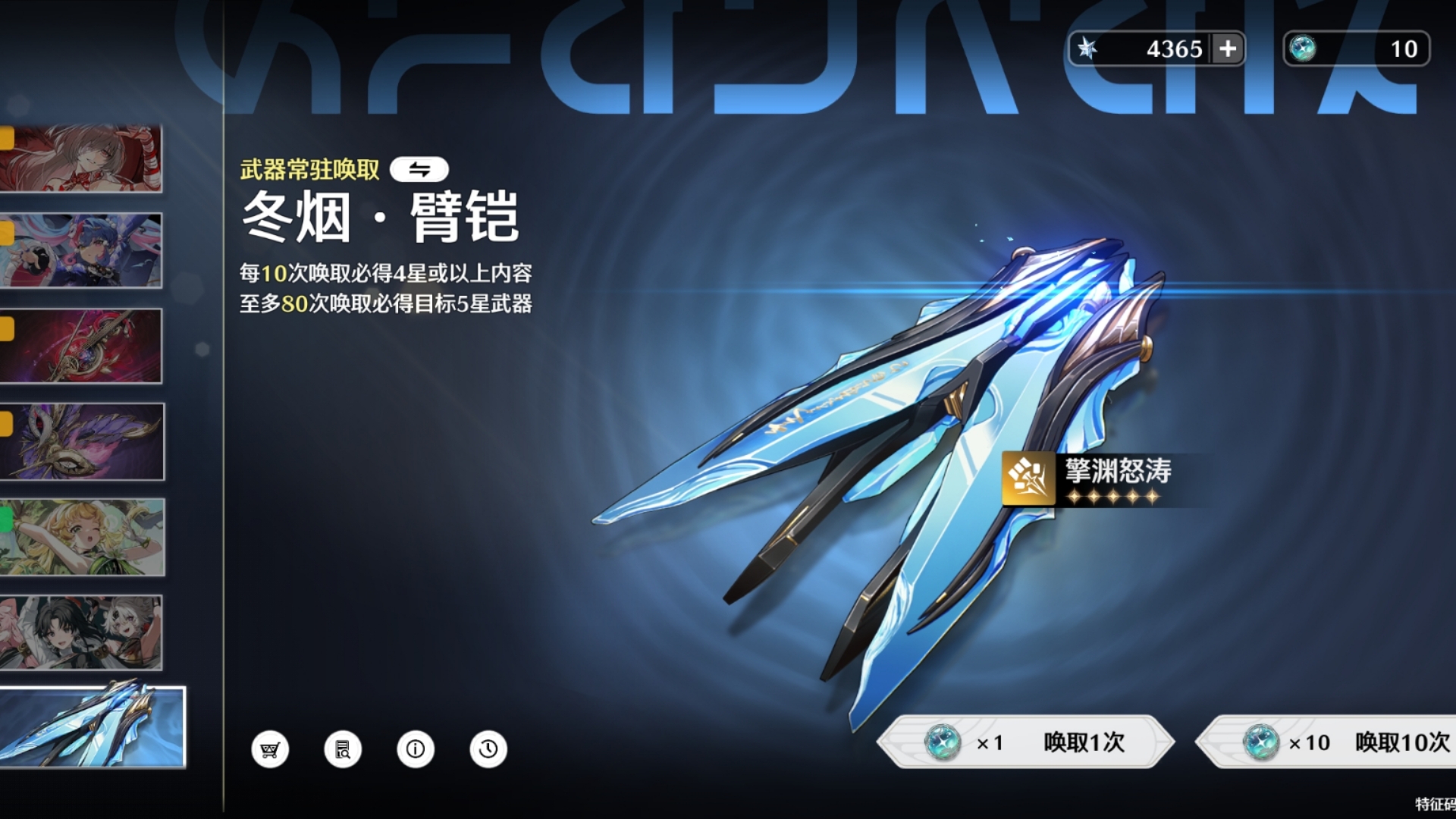Open the convene records search icon
1456x819 pixels.
(x=343, y=749)
